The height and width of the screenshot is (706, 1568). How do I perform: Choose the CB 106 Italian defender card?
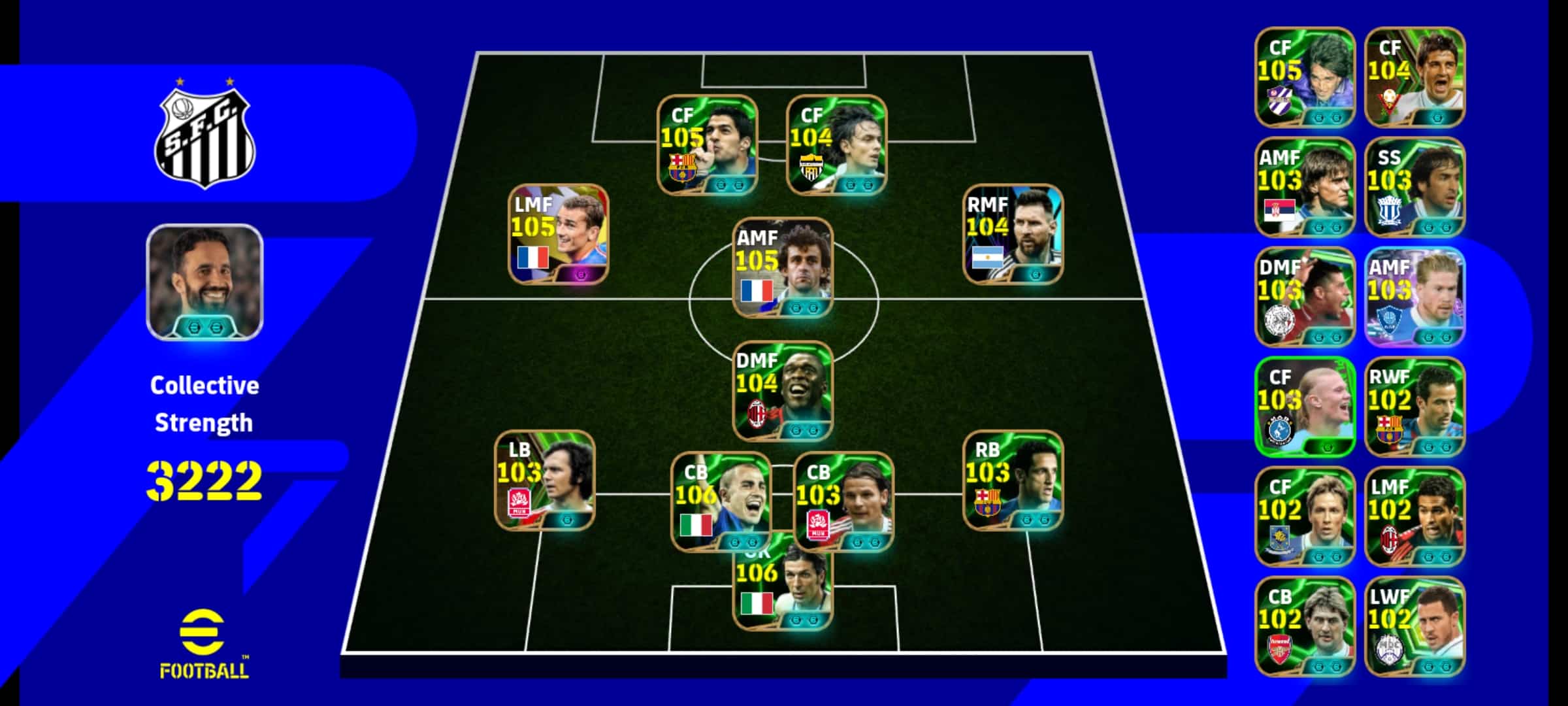721,501
